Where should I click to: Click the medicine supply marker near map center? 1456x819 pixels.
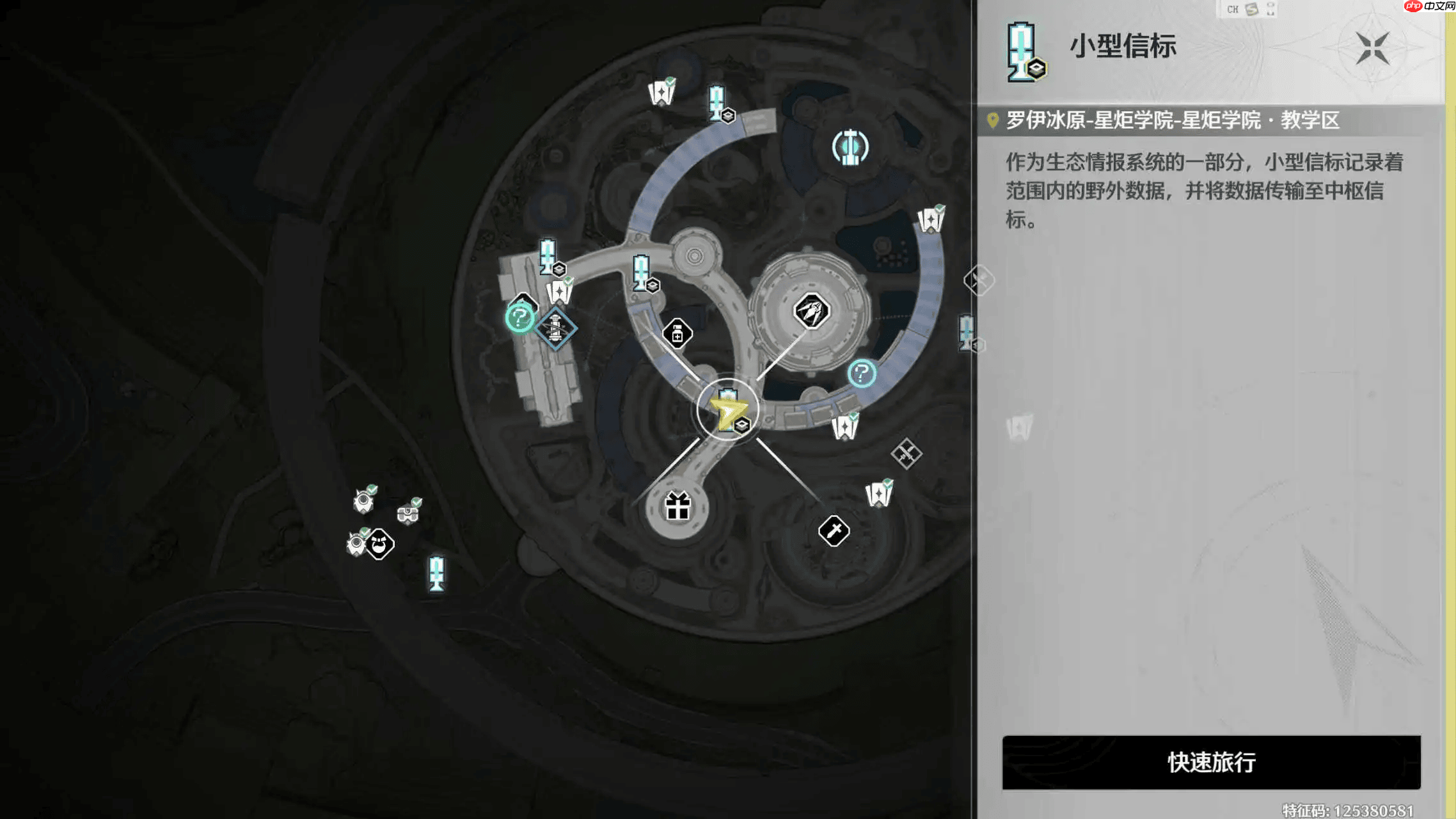(x=678, y=333)
